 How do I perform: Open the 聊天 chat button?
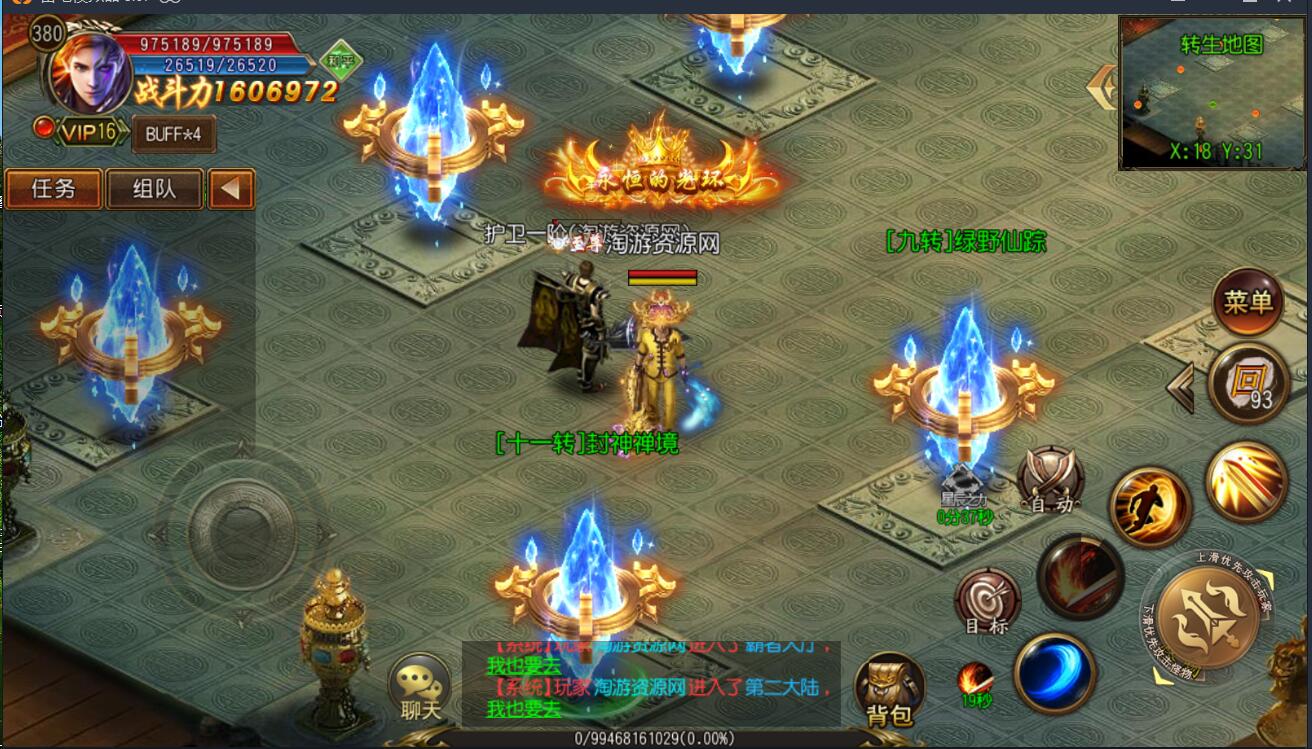pyautogui.click(x=421, y=688)
